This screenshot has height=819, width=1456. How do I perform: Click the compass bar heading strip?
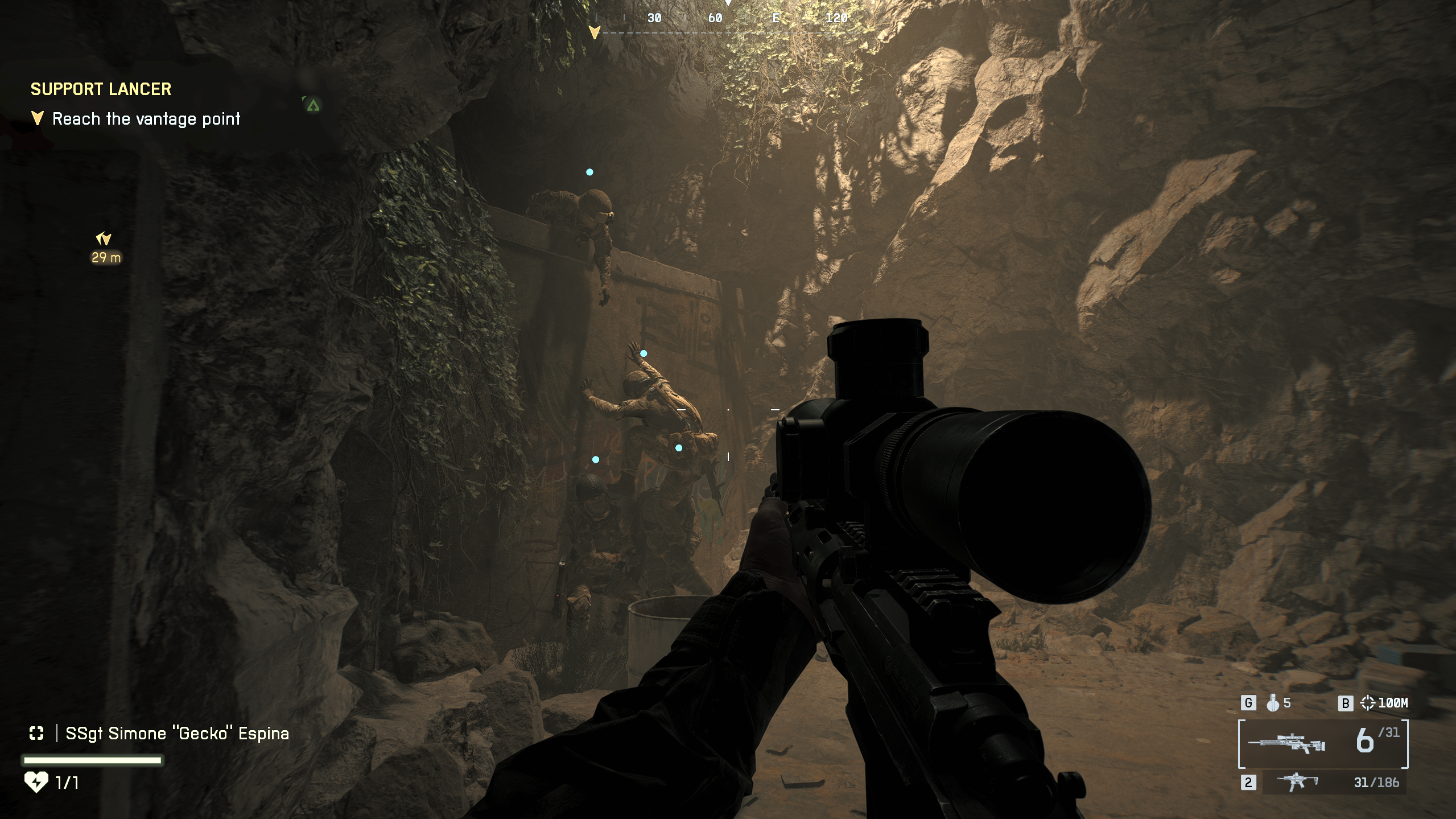728,19
